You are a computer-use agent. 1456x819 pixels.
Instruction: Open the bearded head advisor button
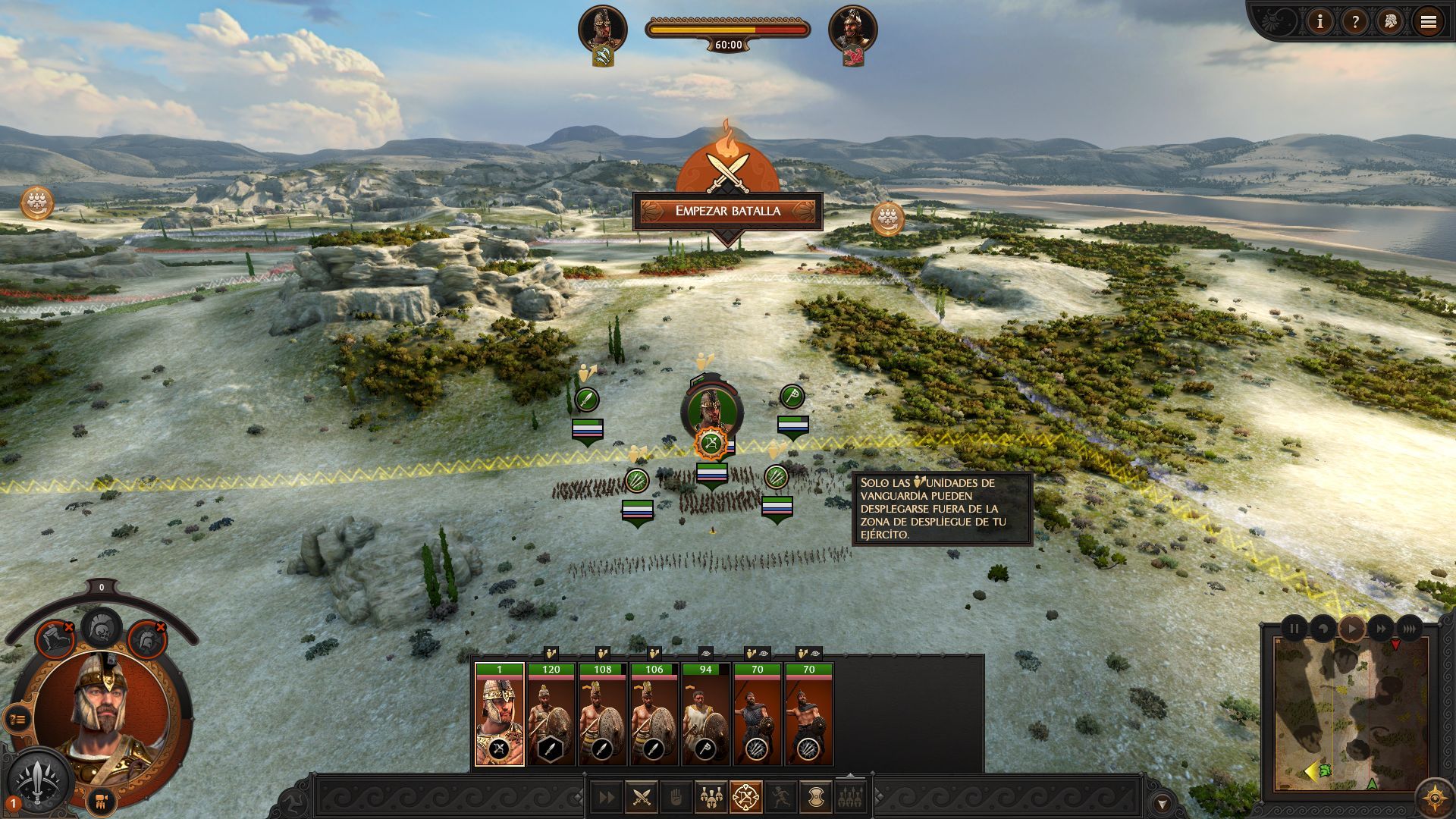click(1391, 22)
